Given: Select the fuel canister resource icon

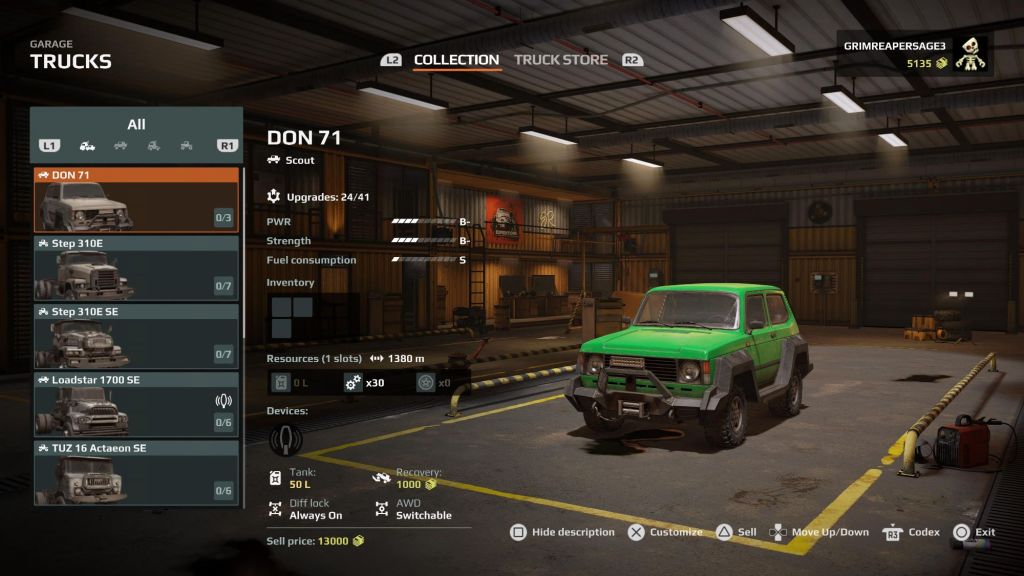Looking at the screenshot, I should tap(283, 382).
